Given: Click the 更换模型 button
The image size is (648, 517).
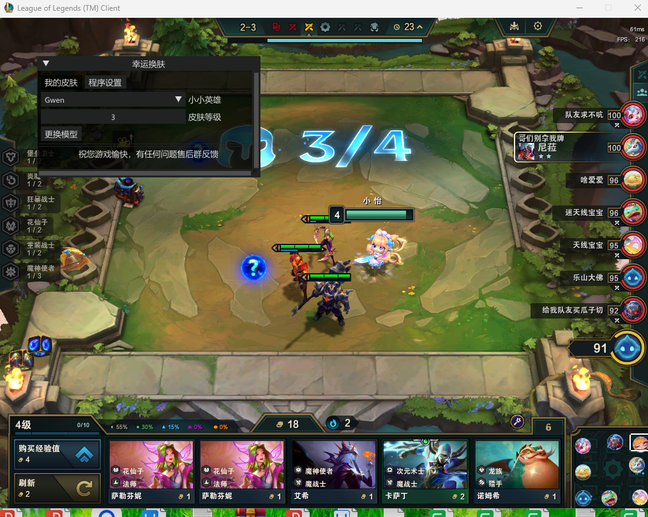Looking at the screenshot, I should coord(61,134).
